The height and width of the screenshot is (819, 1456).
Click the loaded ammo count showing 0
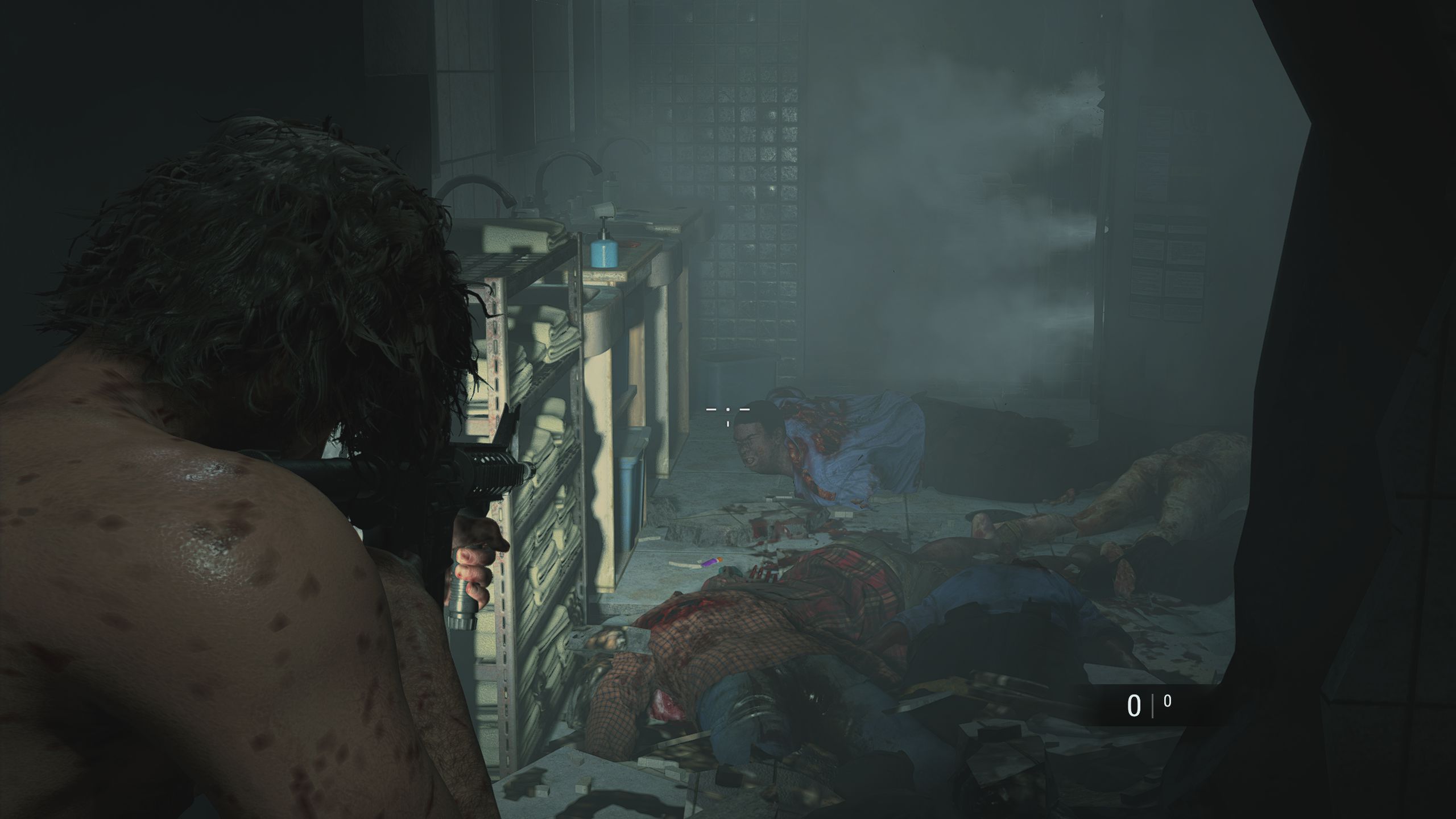pos(1135,706)
